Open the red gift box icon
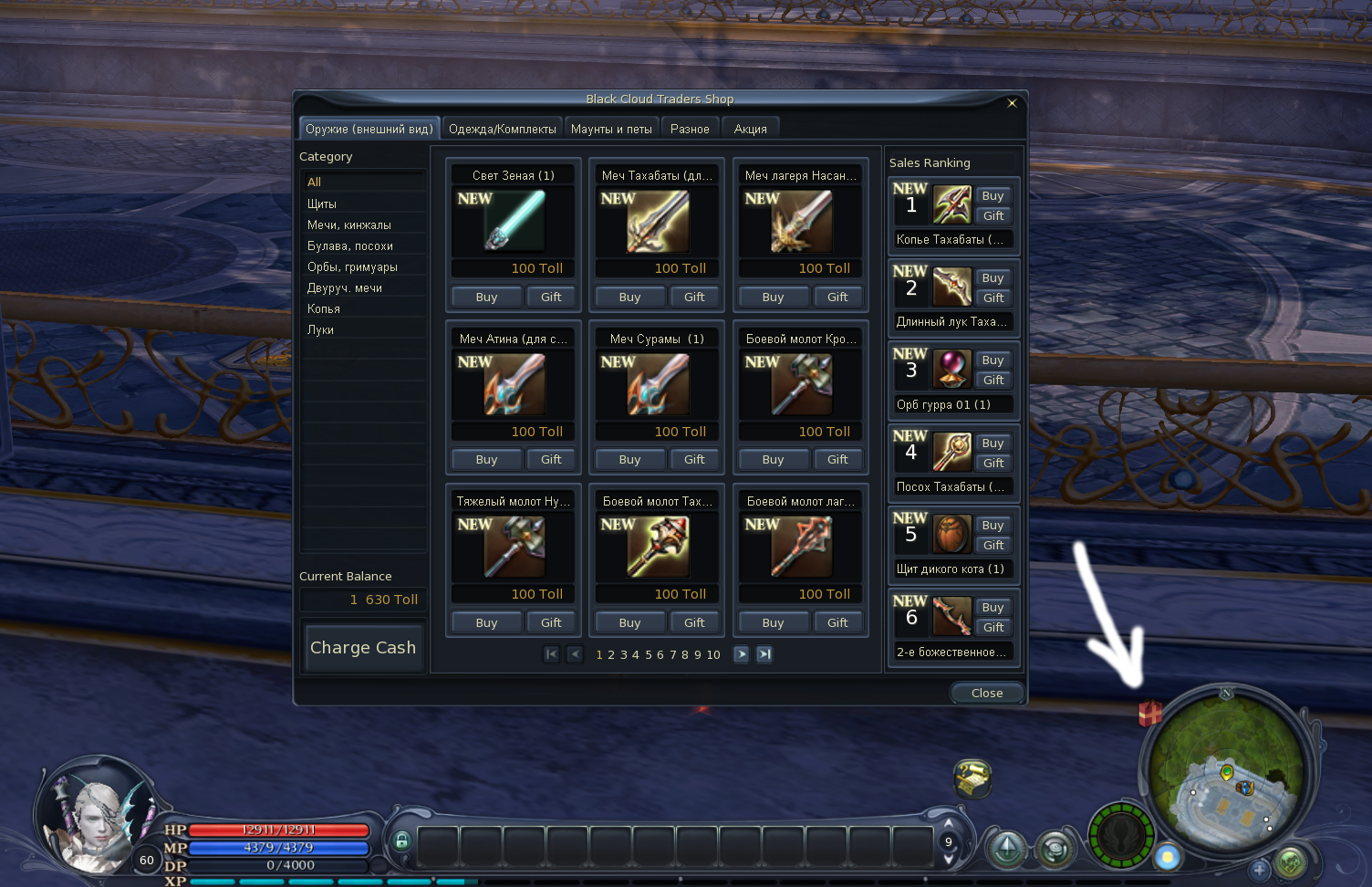 click(x=1150, y=713)
